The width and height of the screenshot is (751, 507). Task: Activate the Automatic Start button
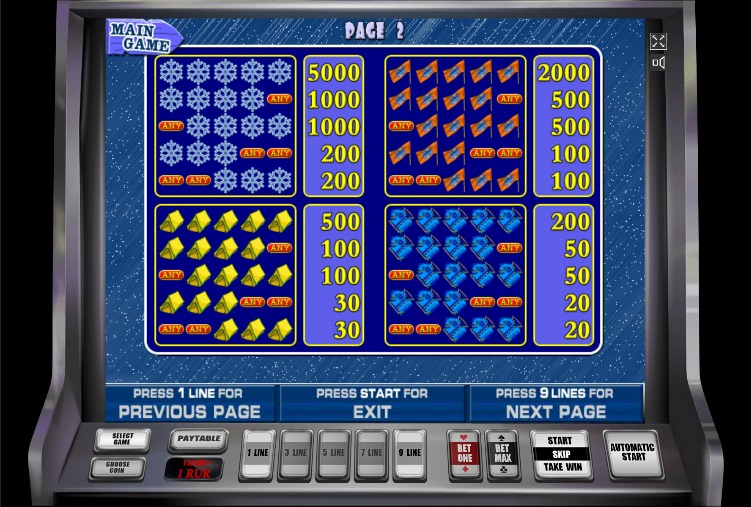[x=633, y=453]
